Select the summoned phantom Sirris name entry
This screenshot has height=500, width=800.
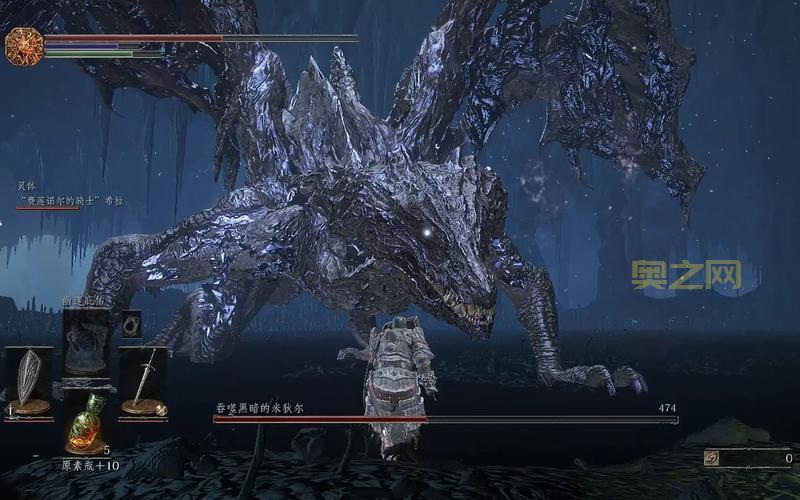[x=70, y=200]
